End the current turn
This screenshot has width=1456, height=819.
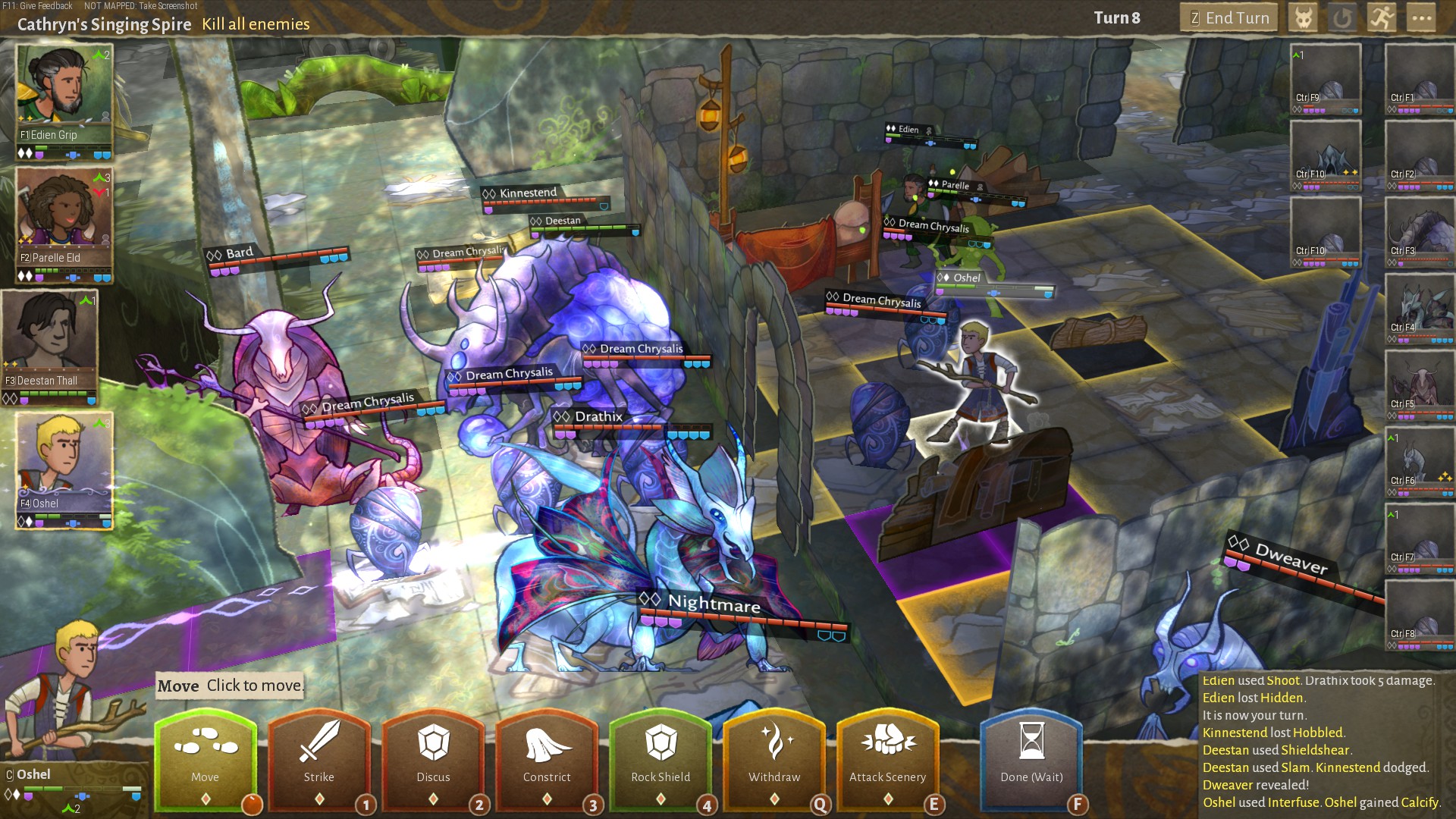[x=1228, y=18]
